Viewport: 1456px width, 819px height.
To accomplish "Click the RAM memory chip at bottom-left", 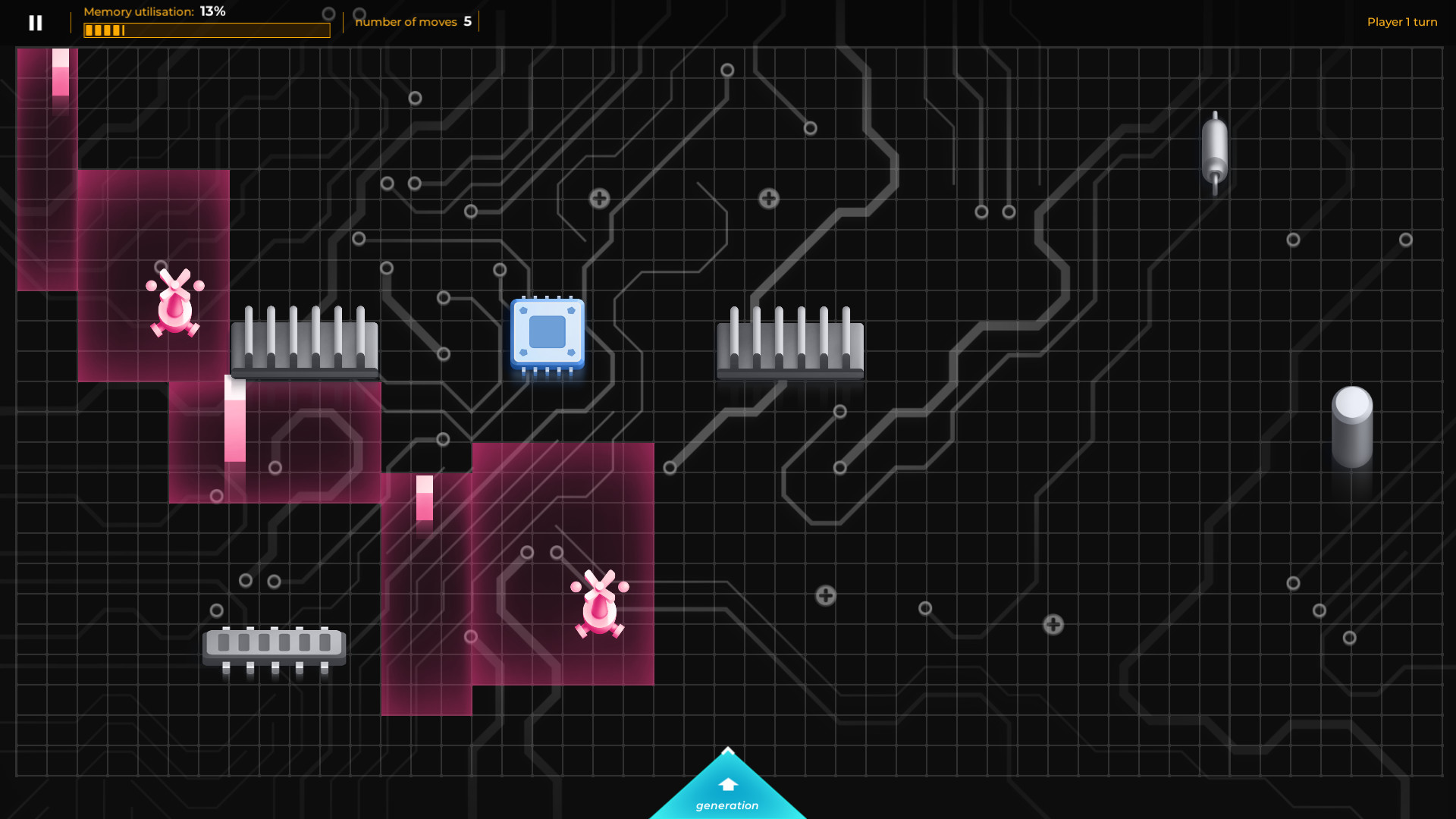I will (x=275, y=643).
